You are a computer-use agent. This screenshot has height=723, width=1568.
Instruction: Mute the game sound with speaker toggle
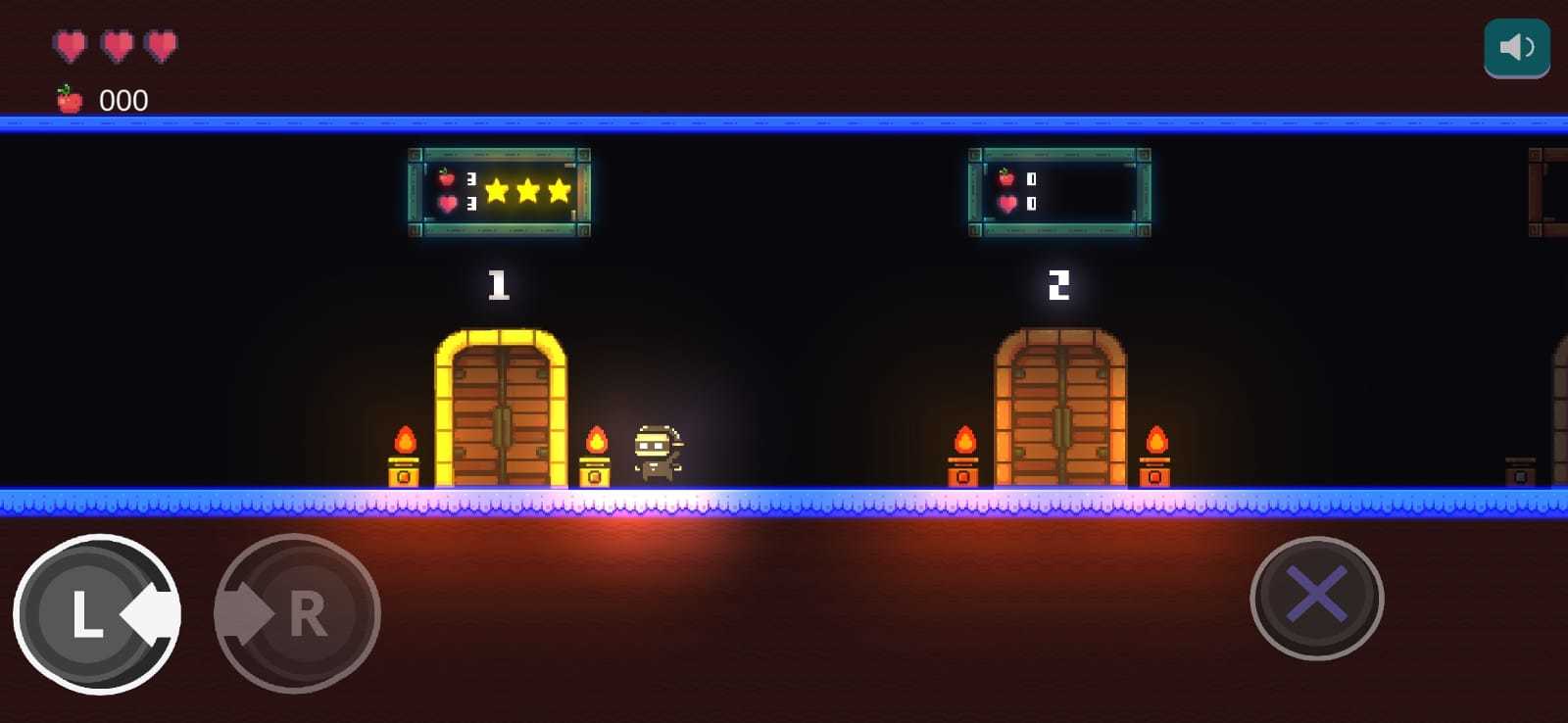1516,45
